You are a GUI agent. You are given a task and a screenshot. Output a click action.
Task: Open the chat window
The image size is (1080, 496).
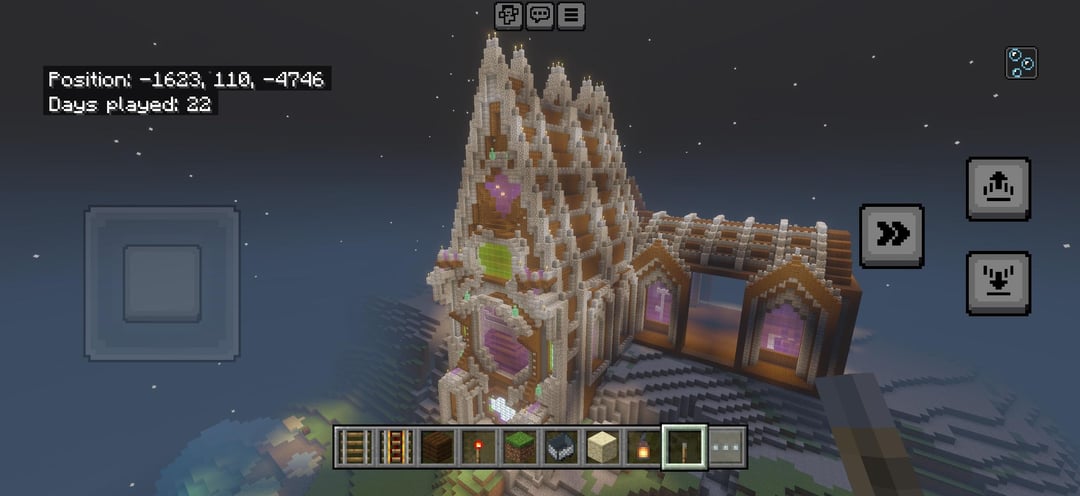(540, 16)
